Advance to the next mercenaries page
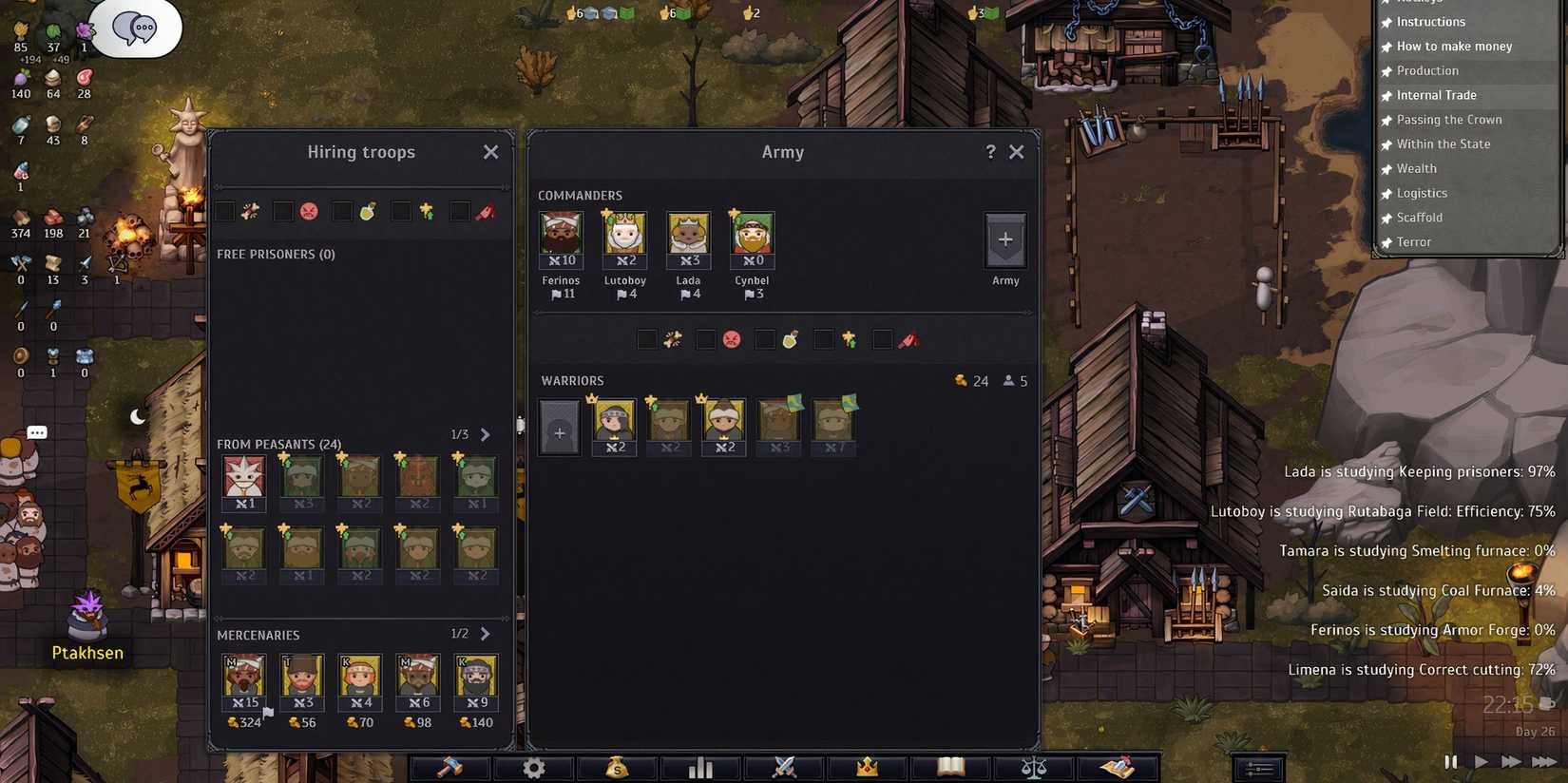1568x783 pixels. pos(486,633)
